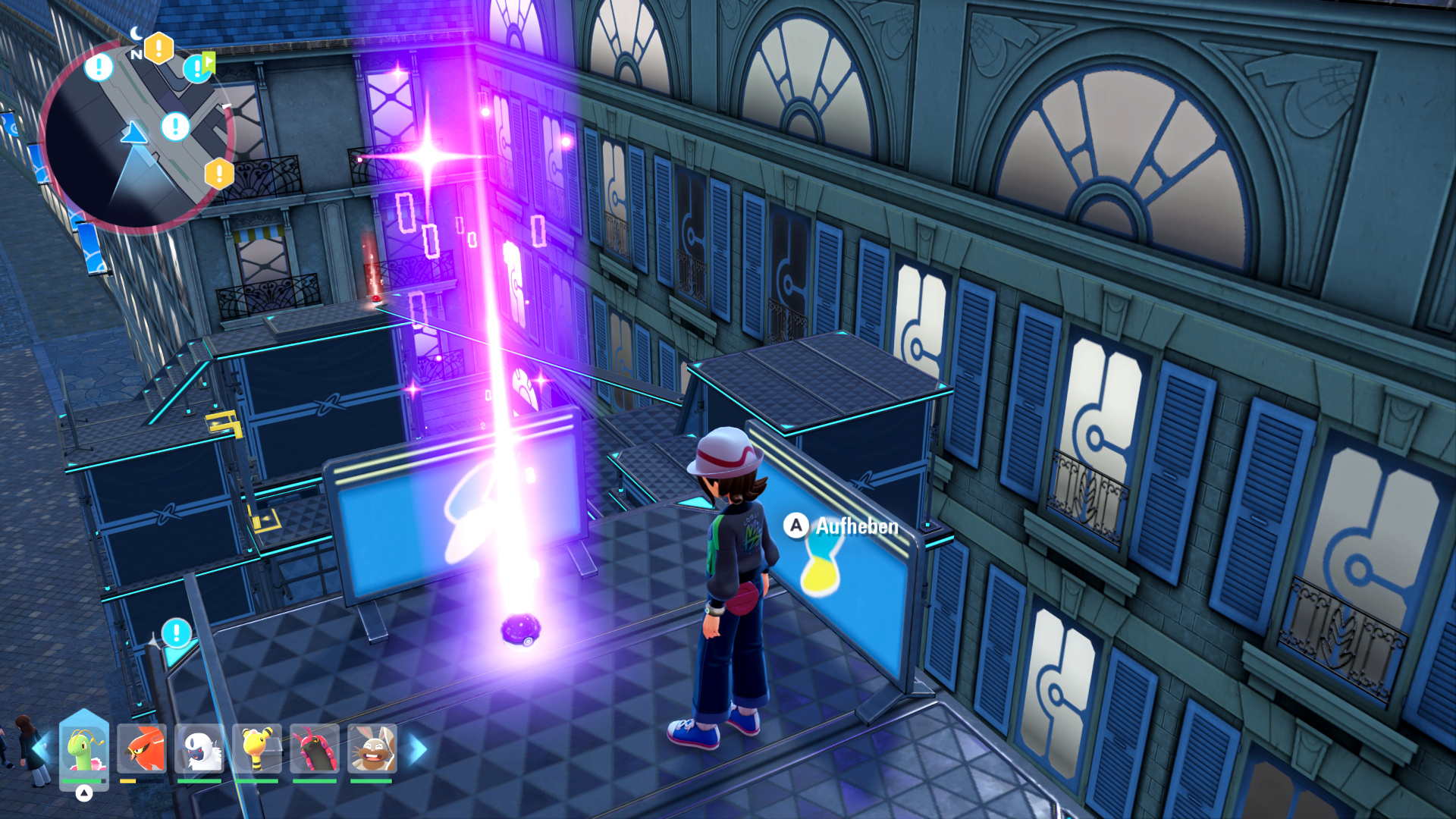Click the yellow hexagon marker beside the N
The width and height of the screenshot is (1456, 819).
pyautogui.click(x=158, y=48)
